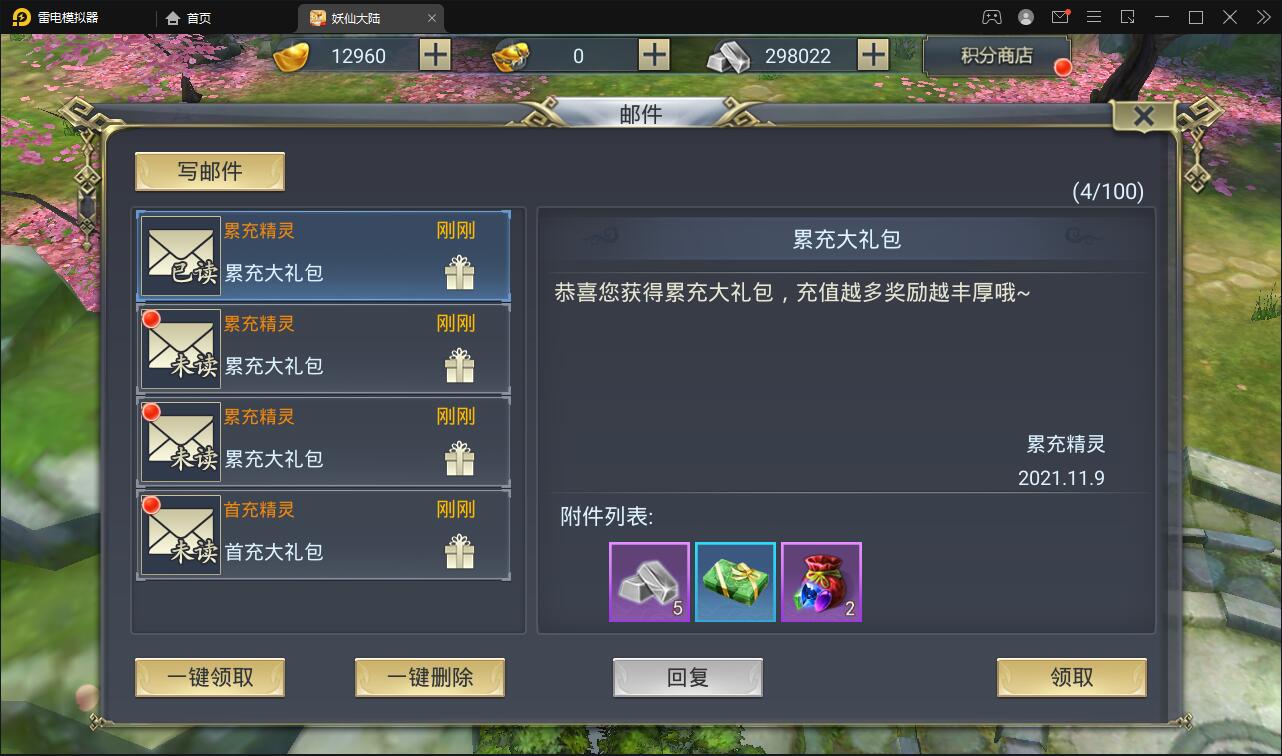The image size is (1282, 756).
Task: Click the 回复 reply button
Action: coord(687,677)
